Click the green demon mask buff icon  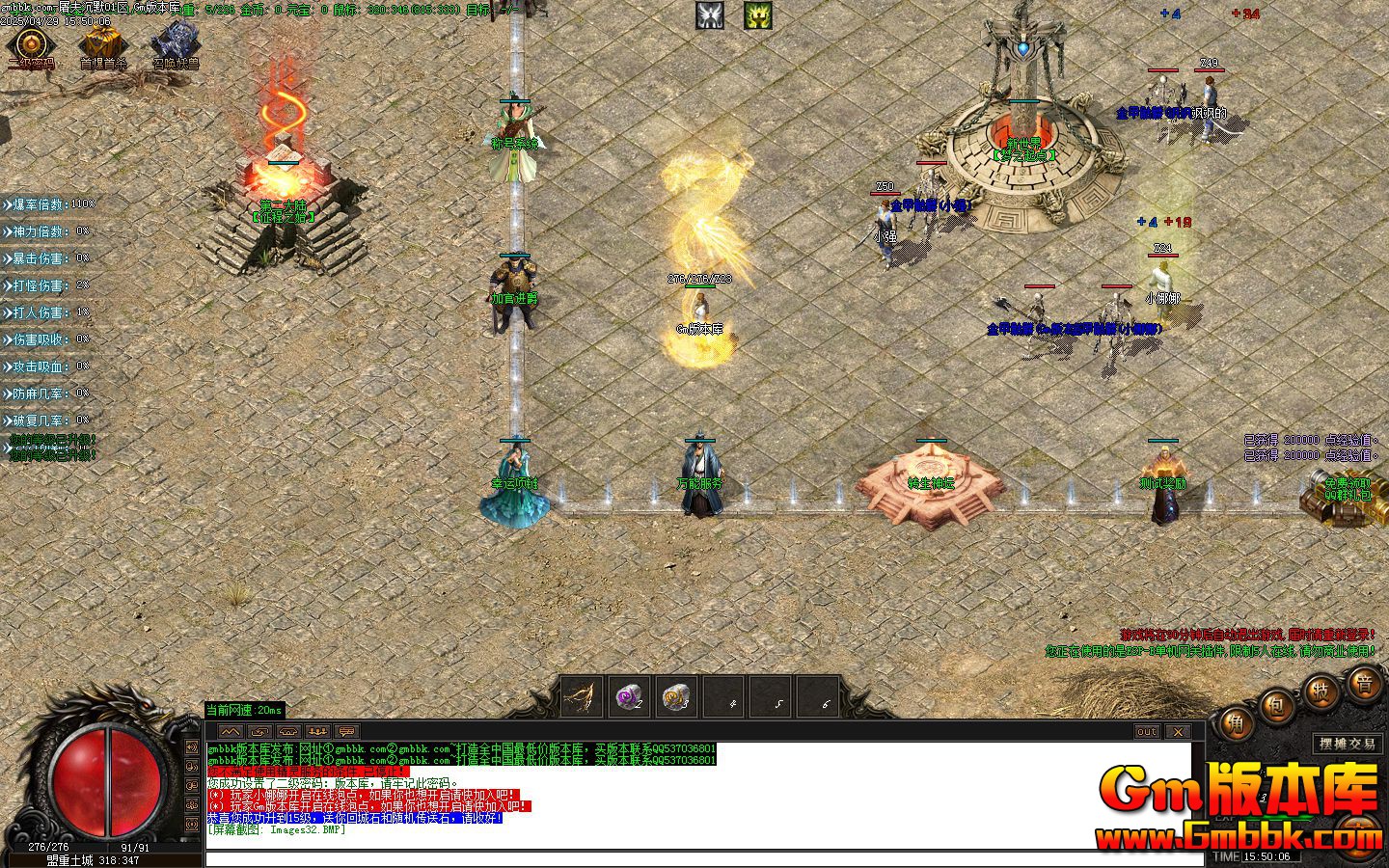tap(758, 15)
